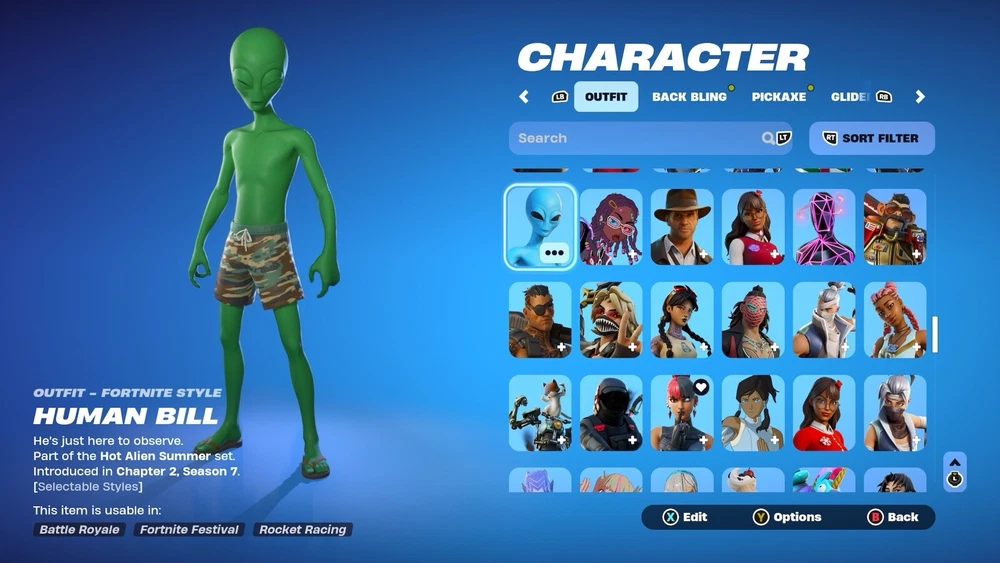Open the three-dot menu on the alien outfit
The width and height of the screenshot is (1000, 563).
pyautogui.click(x=555, y=253)
